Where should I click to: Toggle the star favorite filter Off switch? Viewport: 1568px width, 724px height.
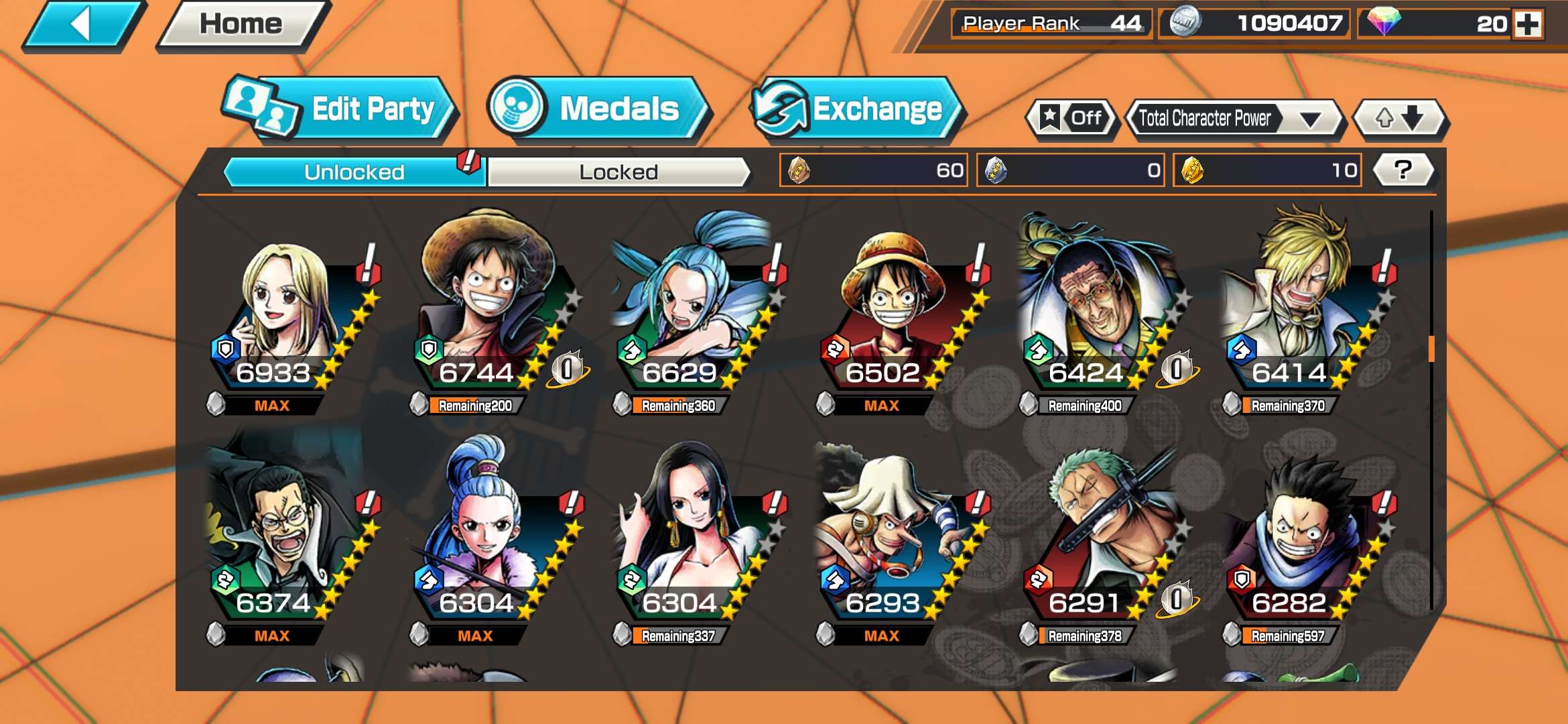(1072, 117)
